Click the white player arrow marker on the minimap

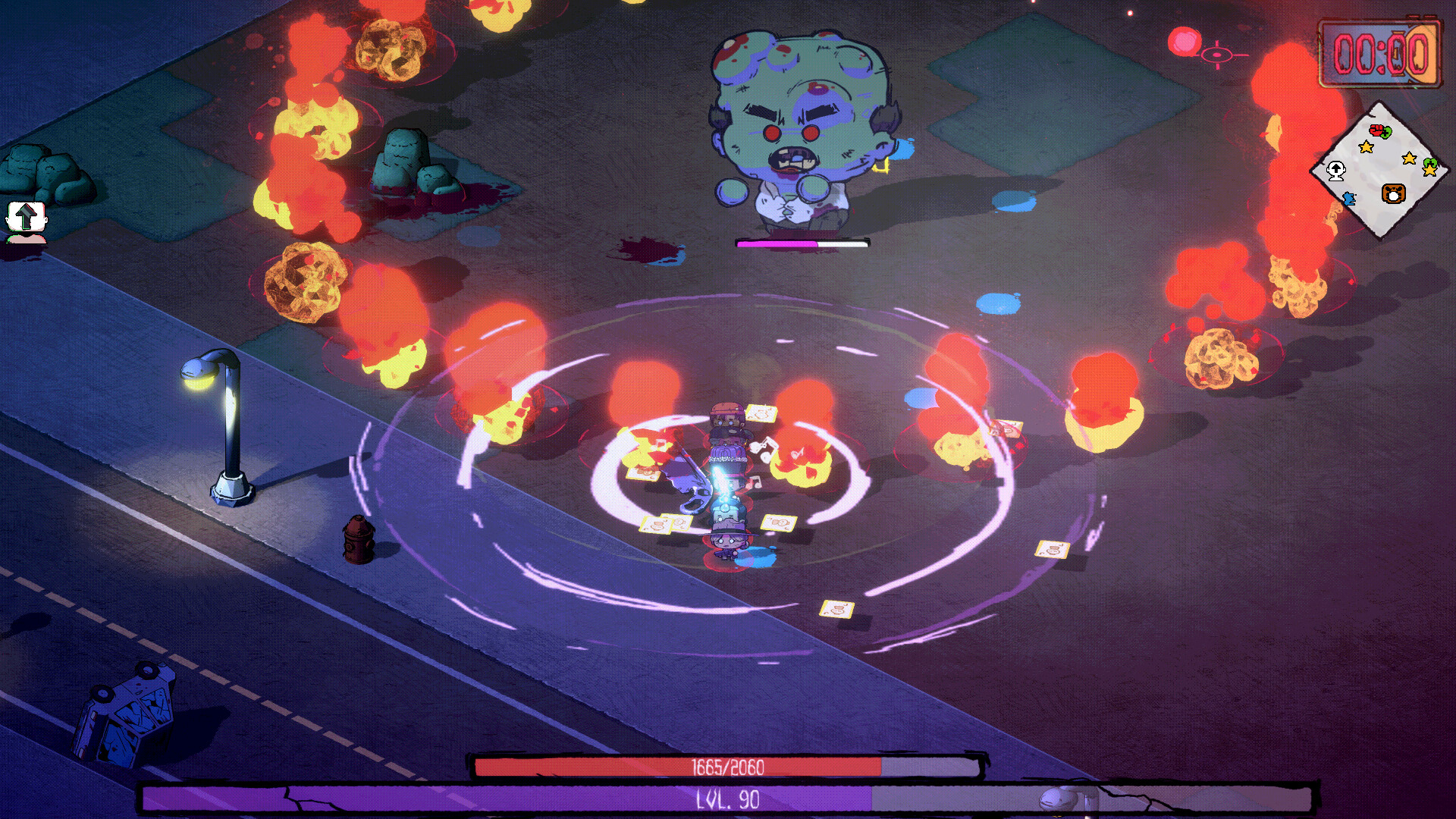point(1336,171)
